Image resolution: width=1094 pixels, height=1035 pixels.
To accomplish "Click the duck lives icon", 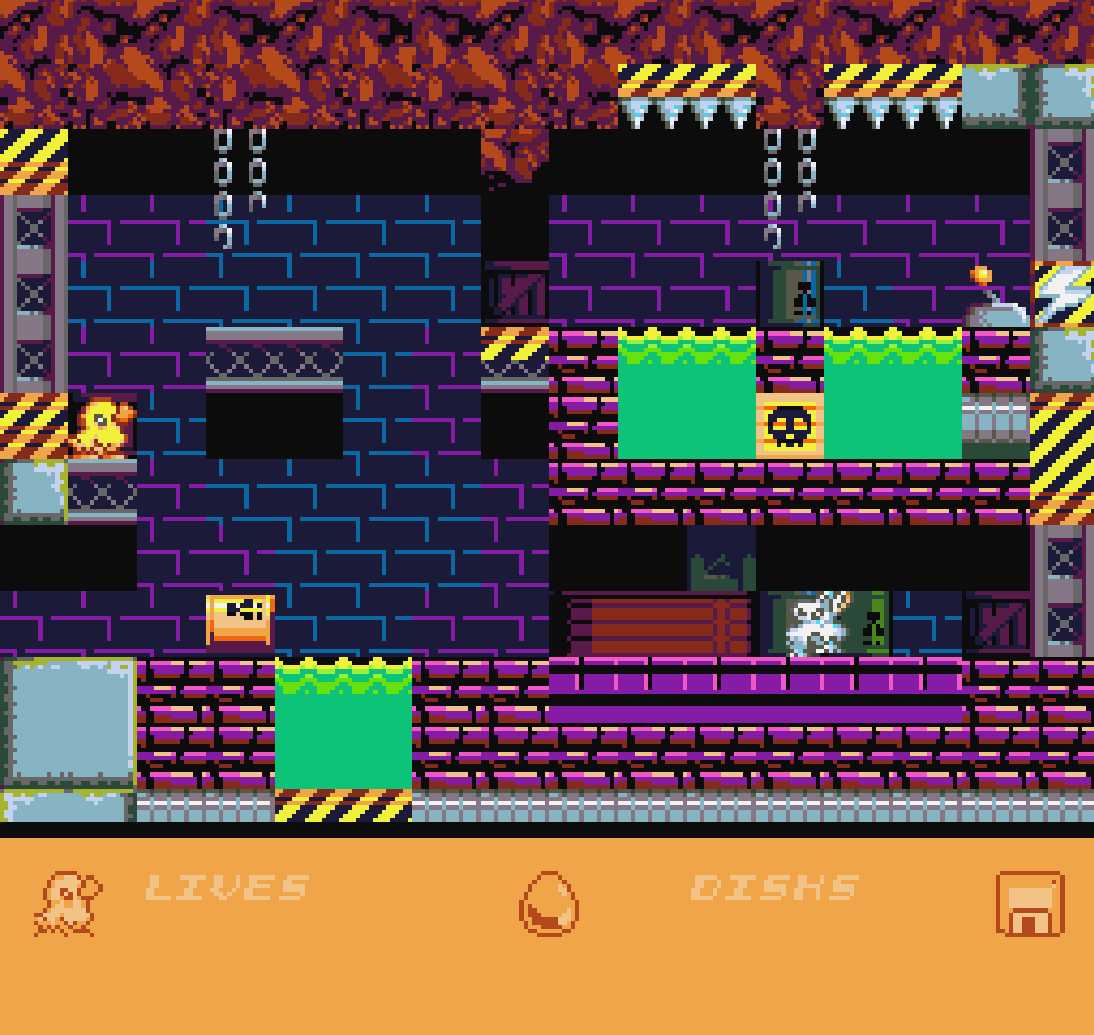I will coord(67,904).
